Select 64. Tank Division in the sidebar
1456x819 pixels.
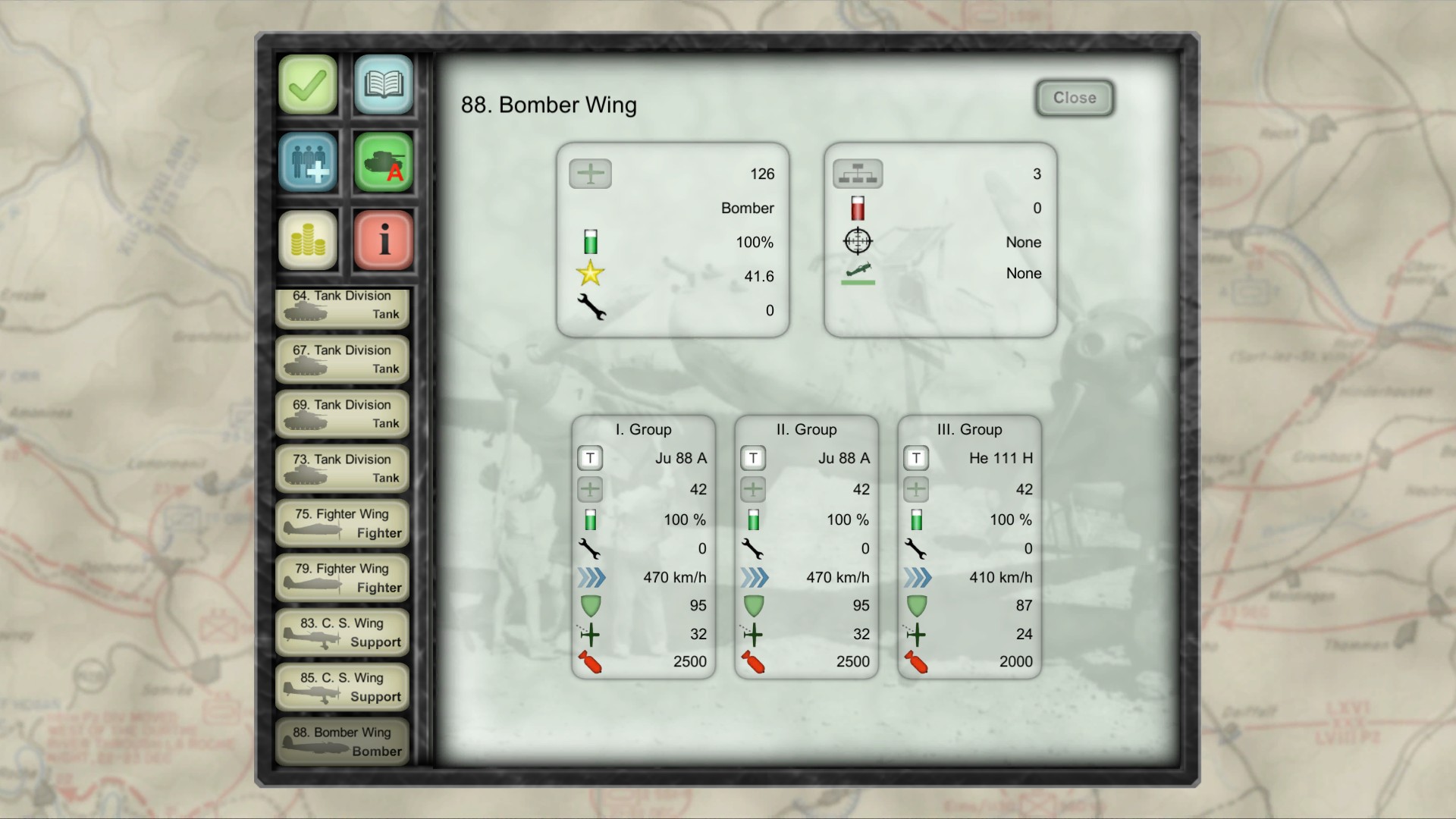[342, 306]
